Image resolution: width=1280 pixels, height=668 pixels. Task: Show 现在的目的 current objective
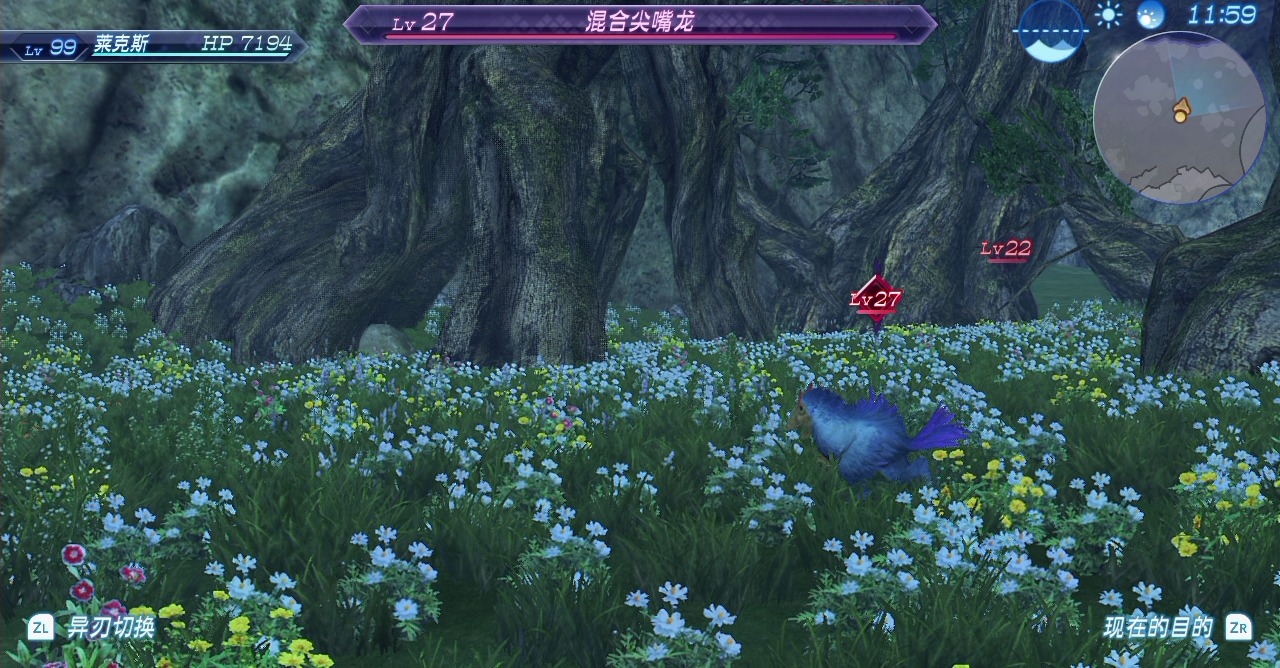(x=1158, y=628)
